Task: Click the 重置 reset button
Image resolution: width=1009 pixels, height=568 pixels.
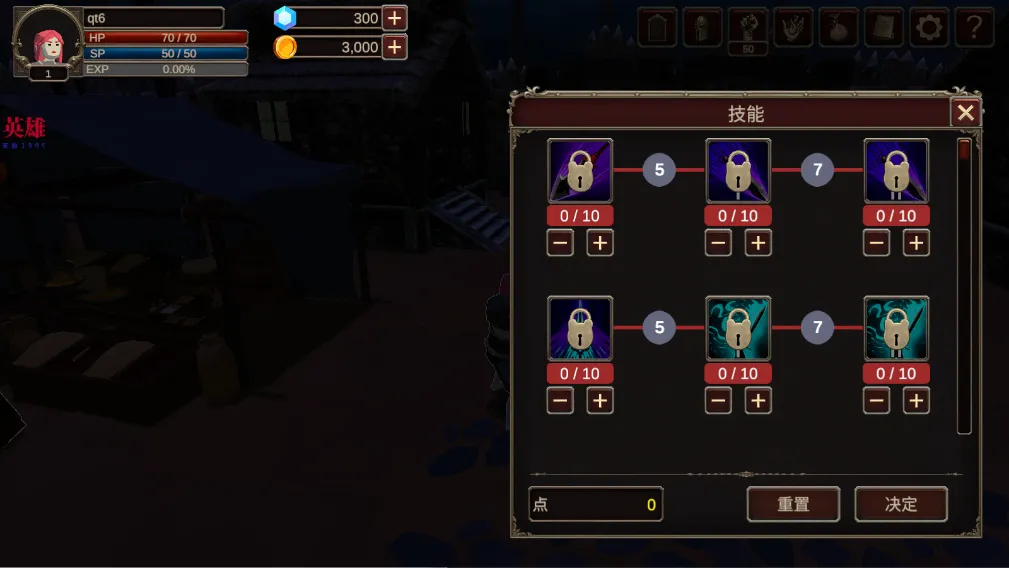Action: pos(793,504)
